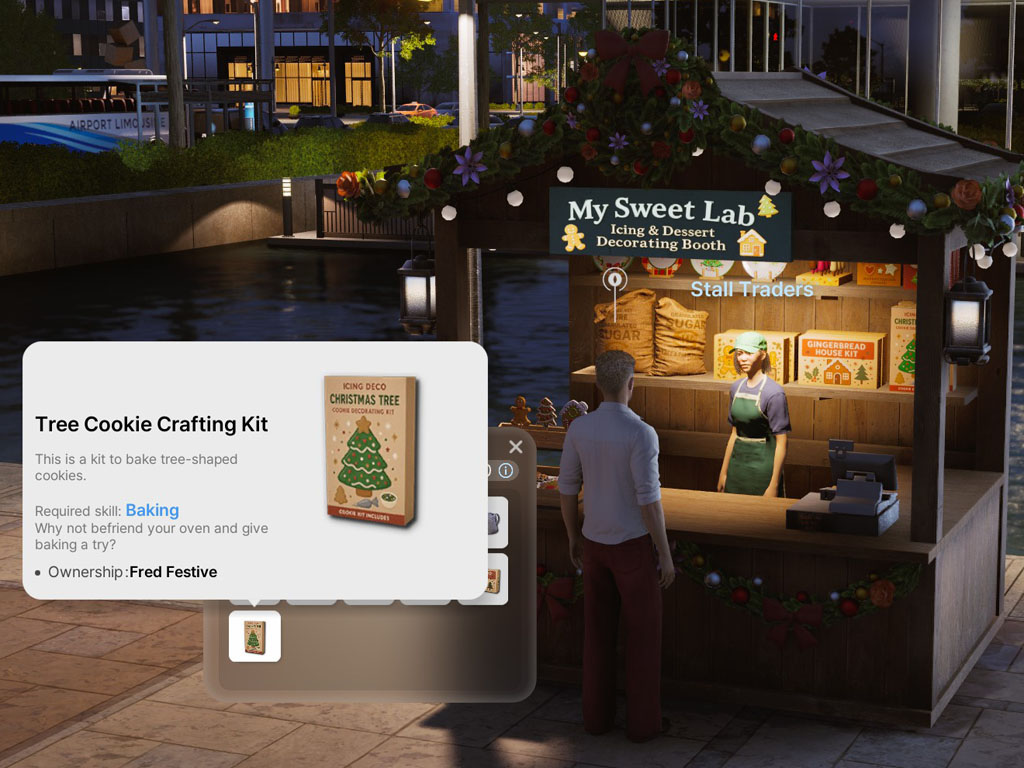Click the blue Baking skill link

point(152,510)
